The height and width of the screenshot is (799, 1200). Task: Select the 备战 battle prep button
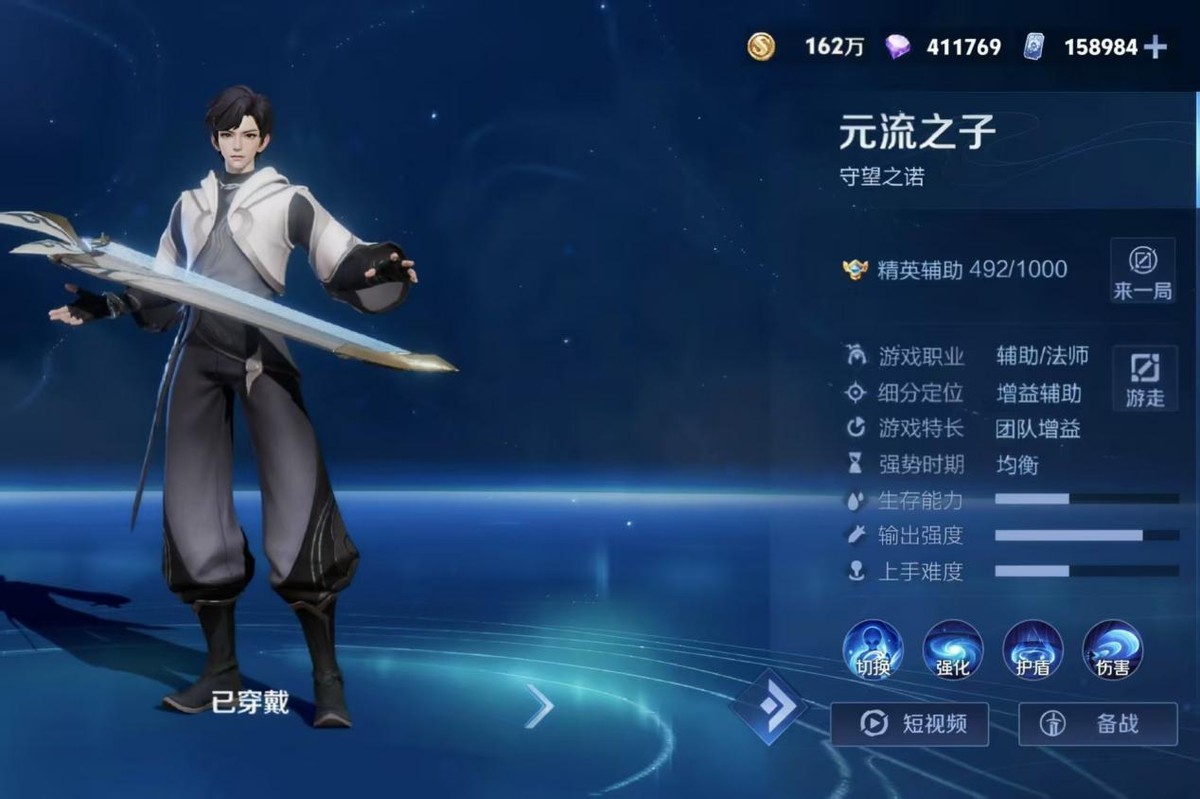(x=1097, y=723)
